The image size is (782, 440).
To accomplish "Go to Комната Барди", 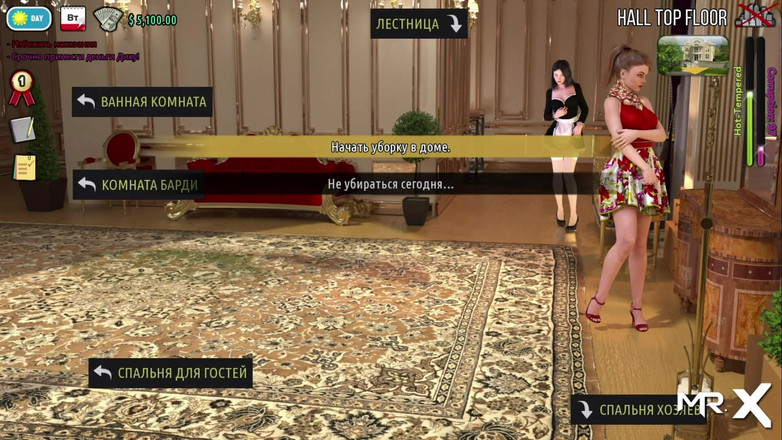I will click(x=138, y=185).
